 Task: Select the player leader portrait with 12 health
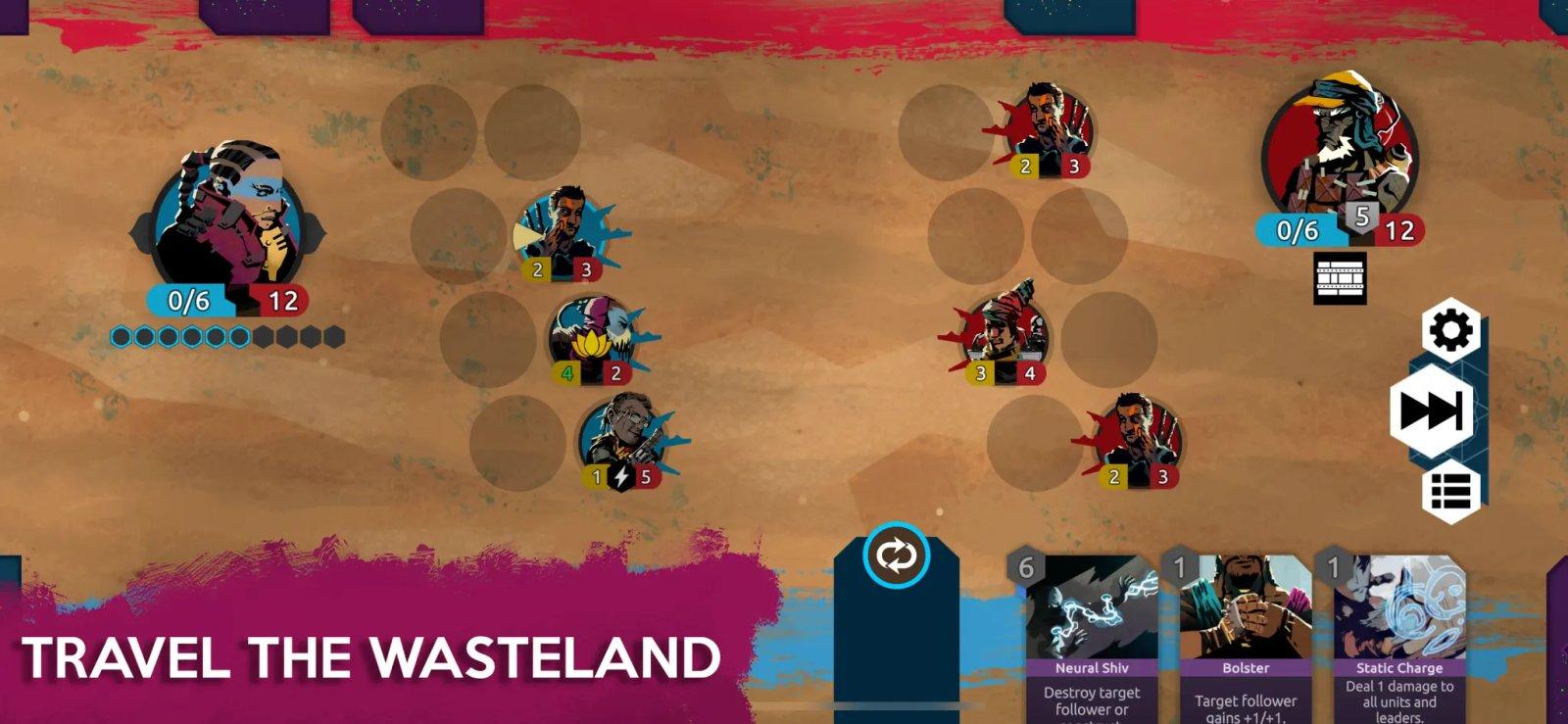pyautogui.click(x=227, y=225)
